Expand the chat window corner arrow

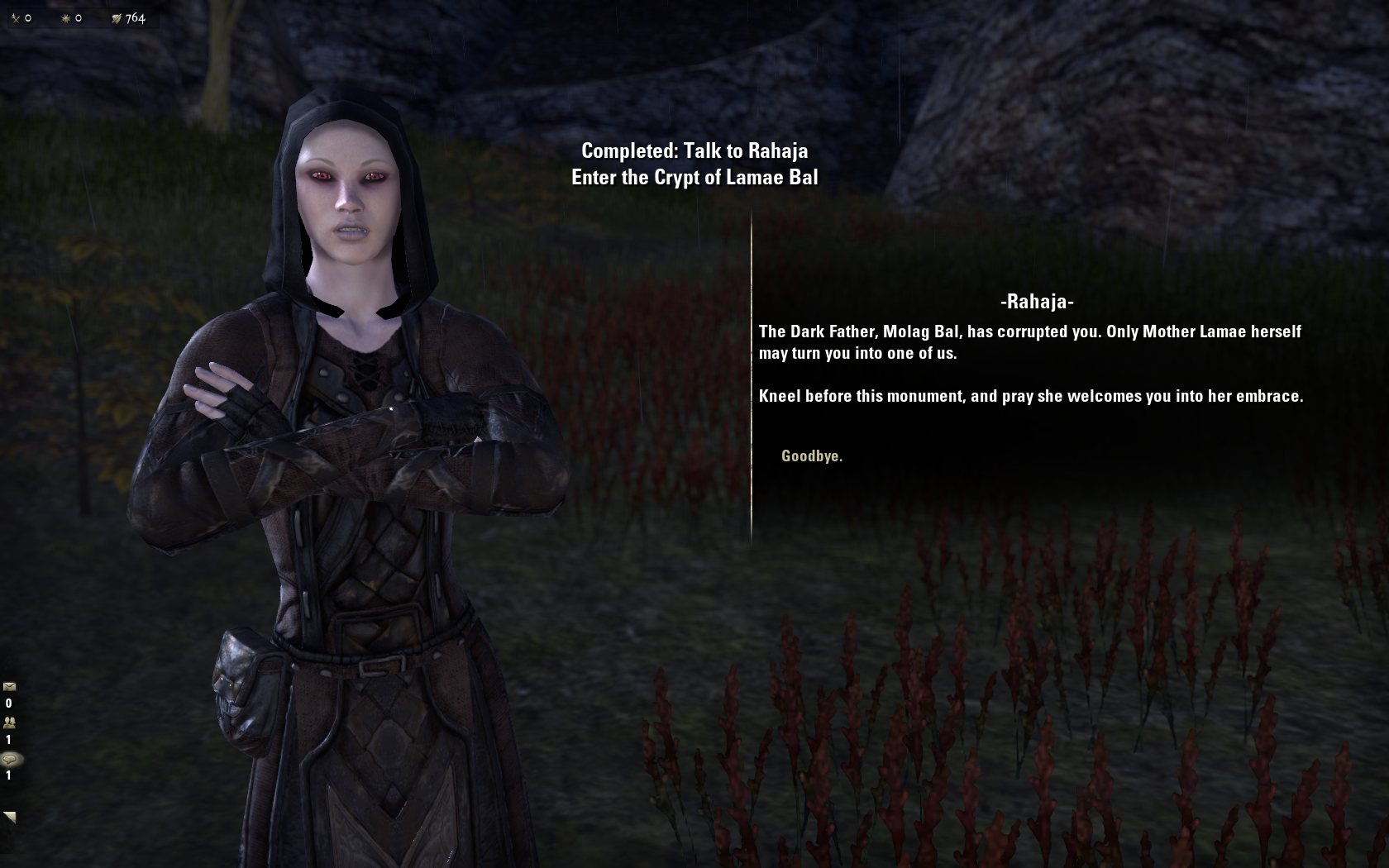point(10,817)
